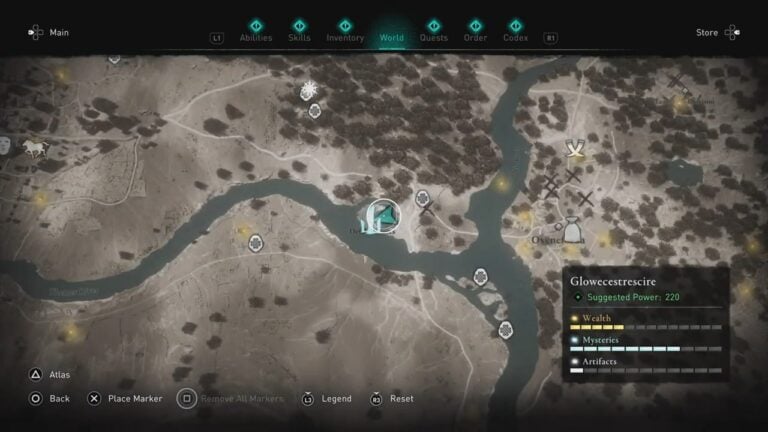Image resolution: width=768 pixels, height=432 pixels.
Task: Go Back from the map
Action: pyautogui.click(x=49, y=398)
